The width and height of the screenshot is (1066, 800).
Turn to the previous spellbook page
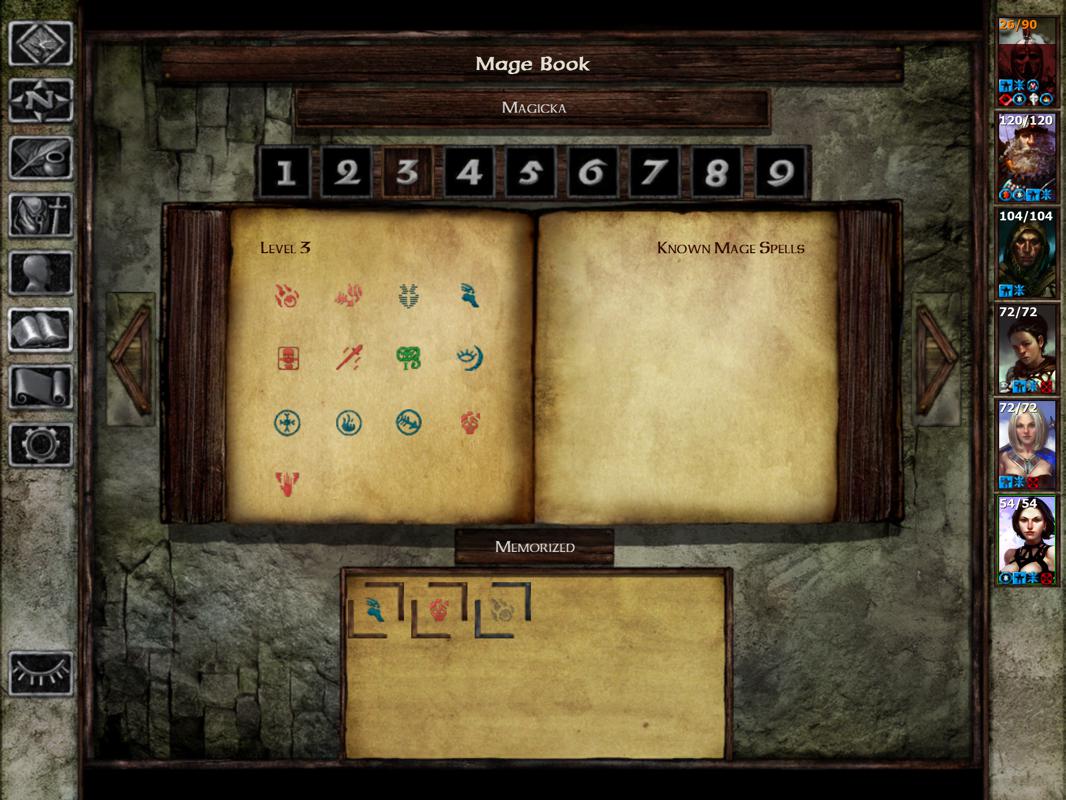coord(130,359)
